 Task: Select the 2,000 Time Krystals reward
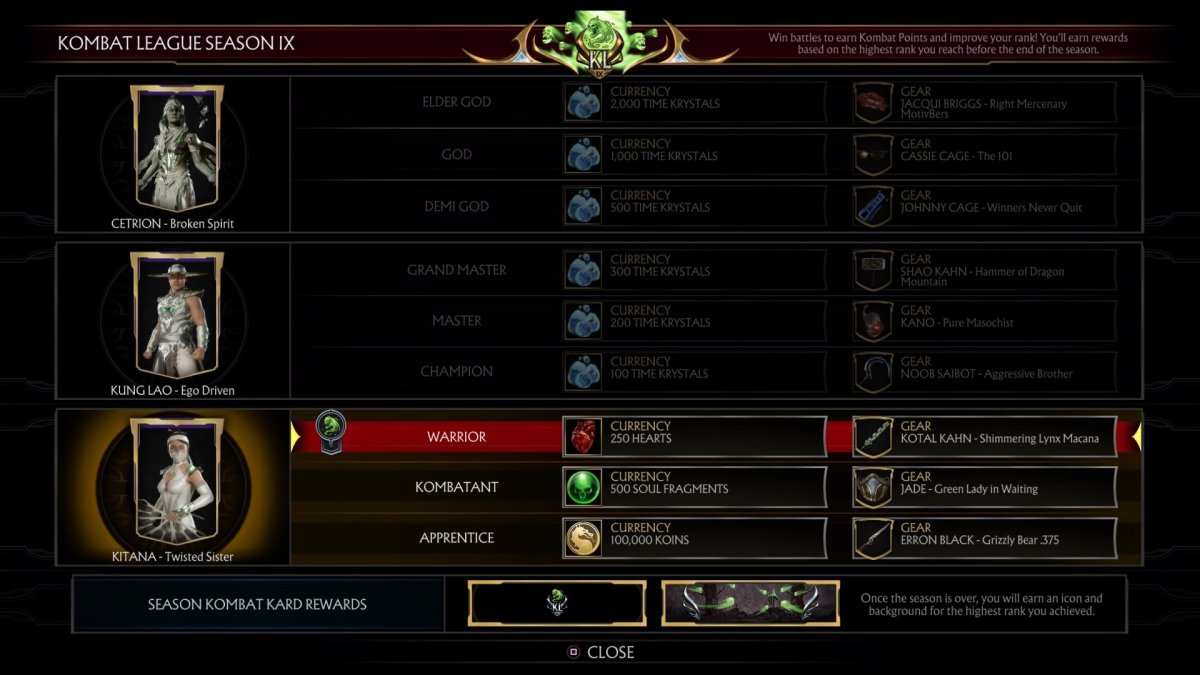(x=695, y=102)
